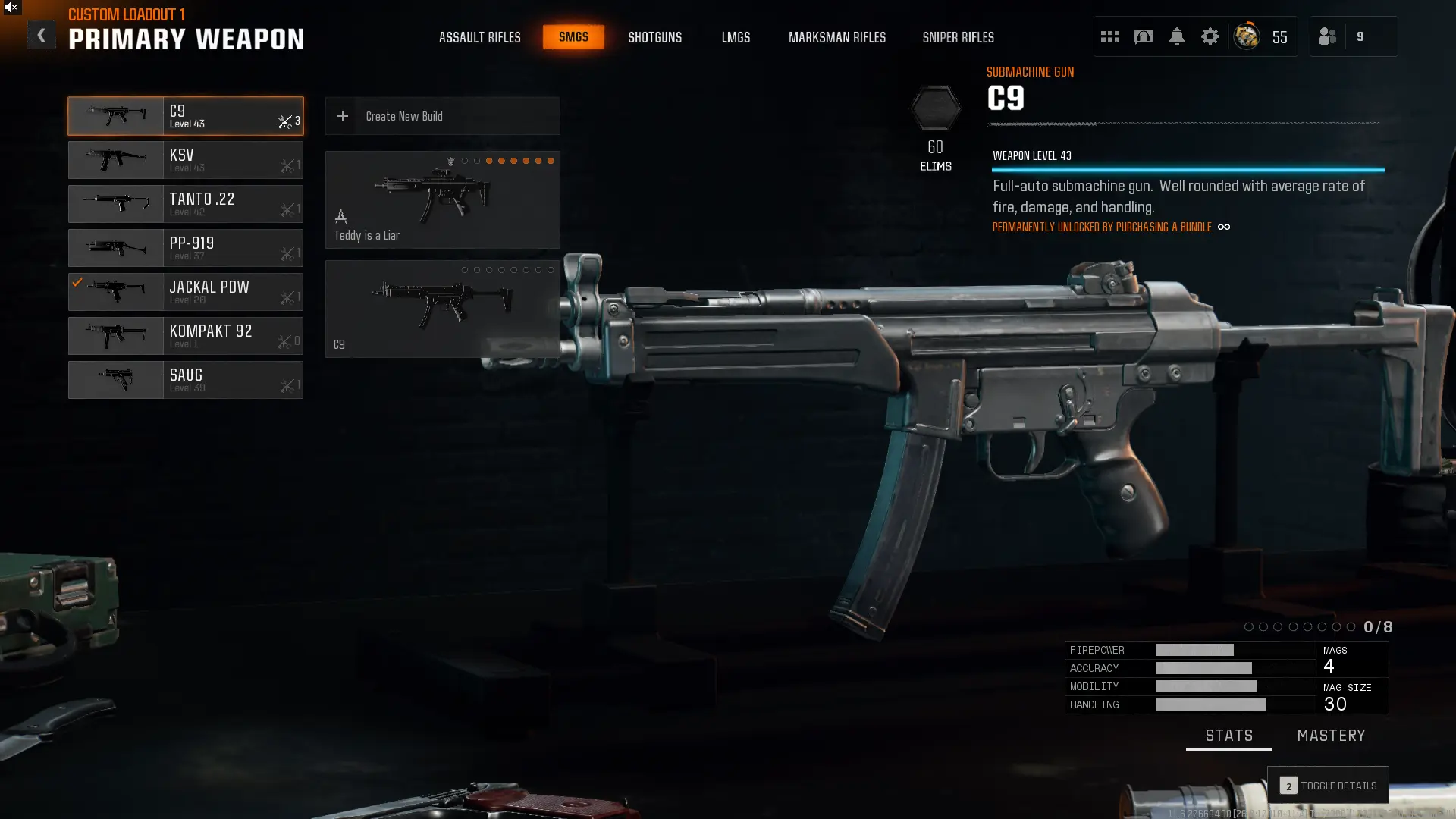
Task: Select the PP-919 weapon entry
Action: [x=186, y=248]
